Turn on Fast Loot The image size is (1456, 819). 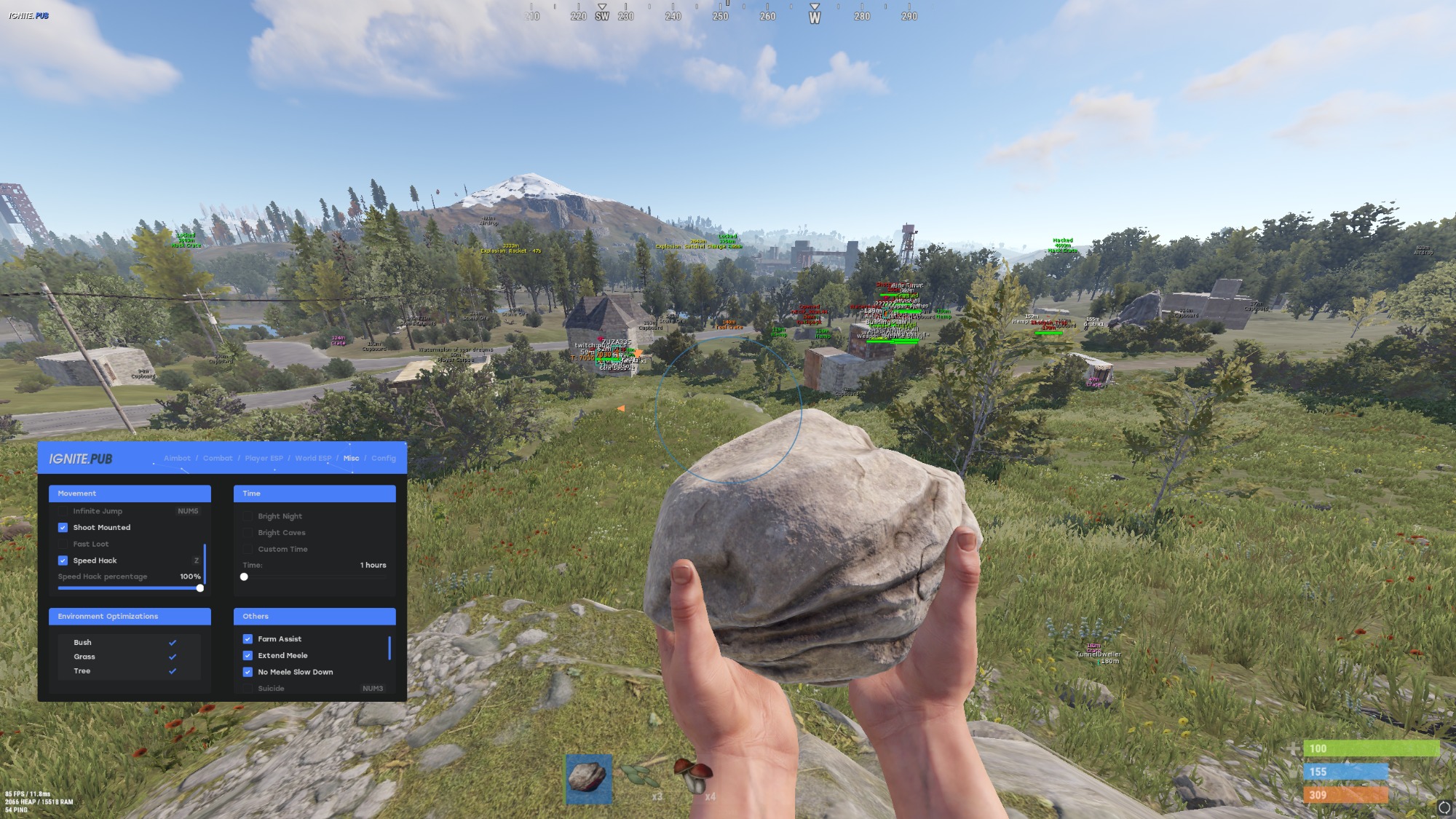pyautogui.click(x=63, y=545)
